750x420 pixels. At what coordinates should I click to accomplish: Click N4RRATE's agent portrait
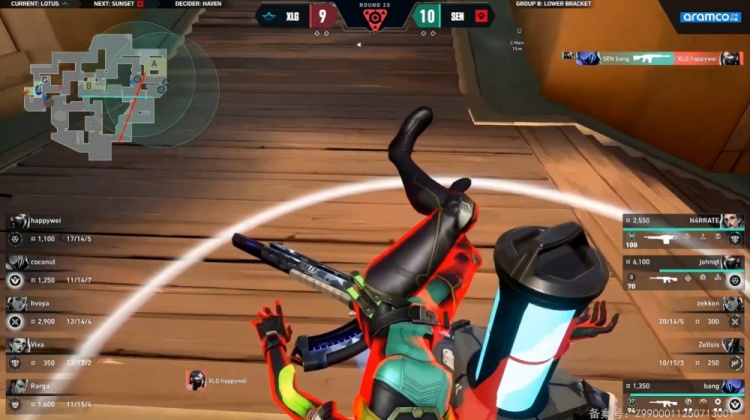tap(733, 220)
